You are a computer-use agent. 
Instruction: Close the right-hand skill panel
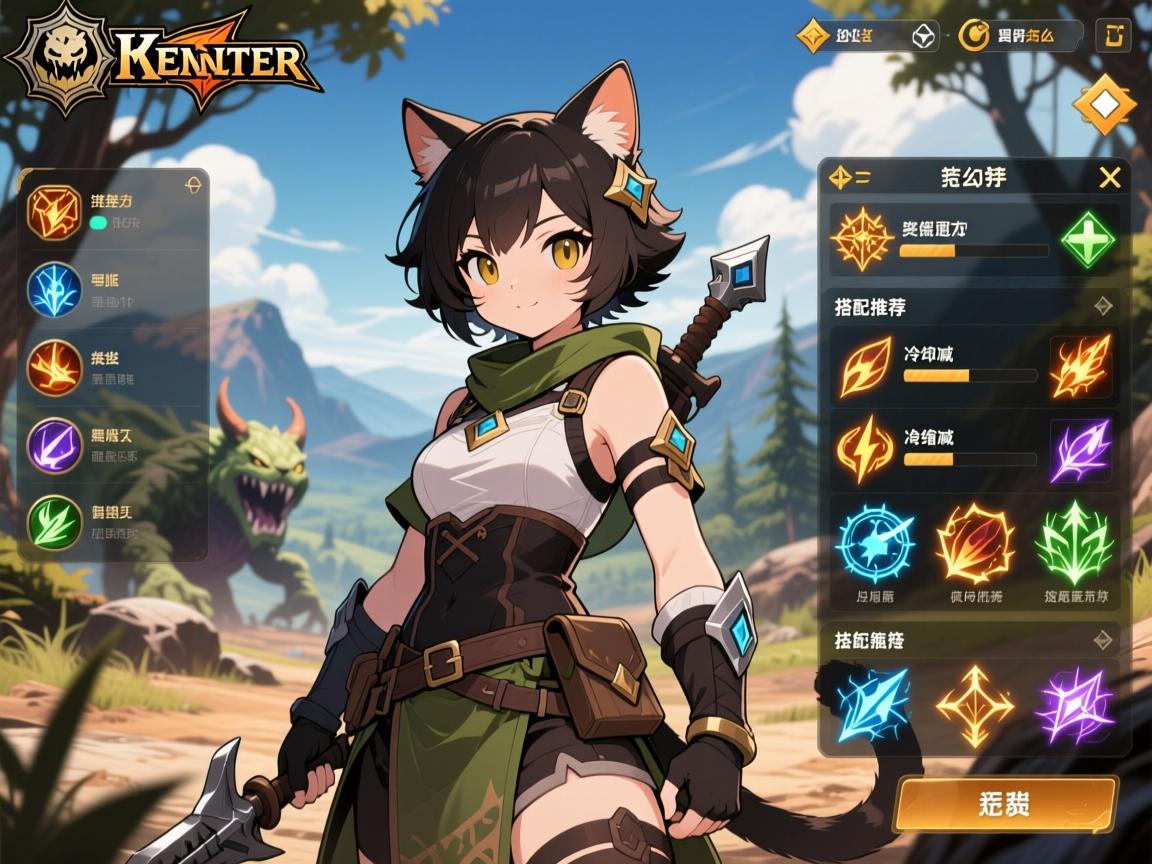click(x=1109, y=179)
